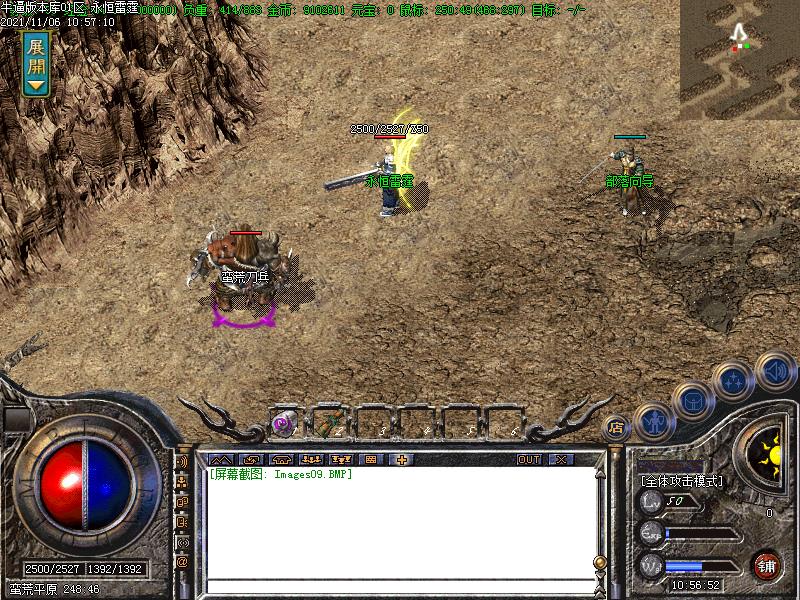Switch the 全体攻击模式 attack mode label
This screenshot has height=600, width=800.
pyautogui.click(x=681, y=481)
